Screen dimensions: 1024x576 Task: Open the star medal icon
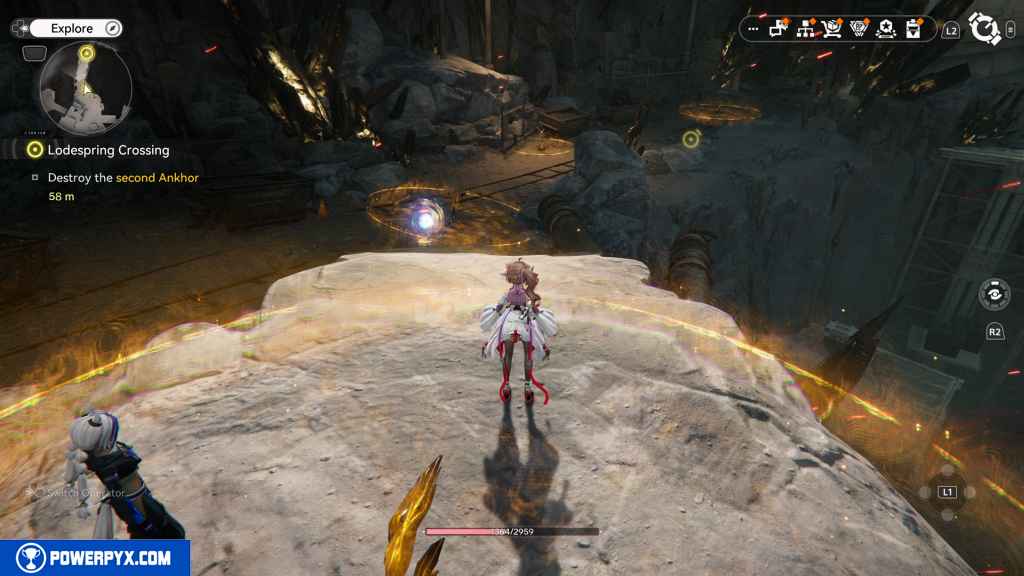885,29
